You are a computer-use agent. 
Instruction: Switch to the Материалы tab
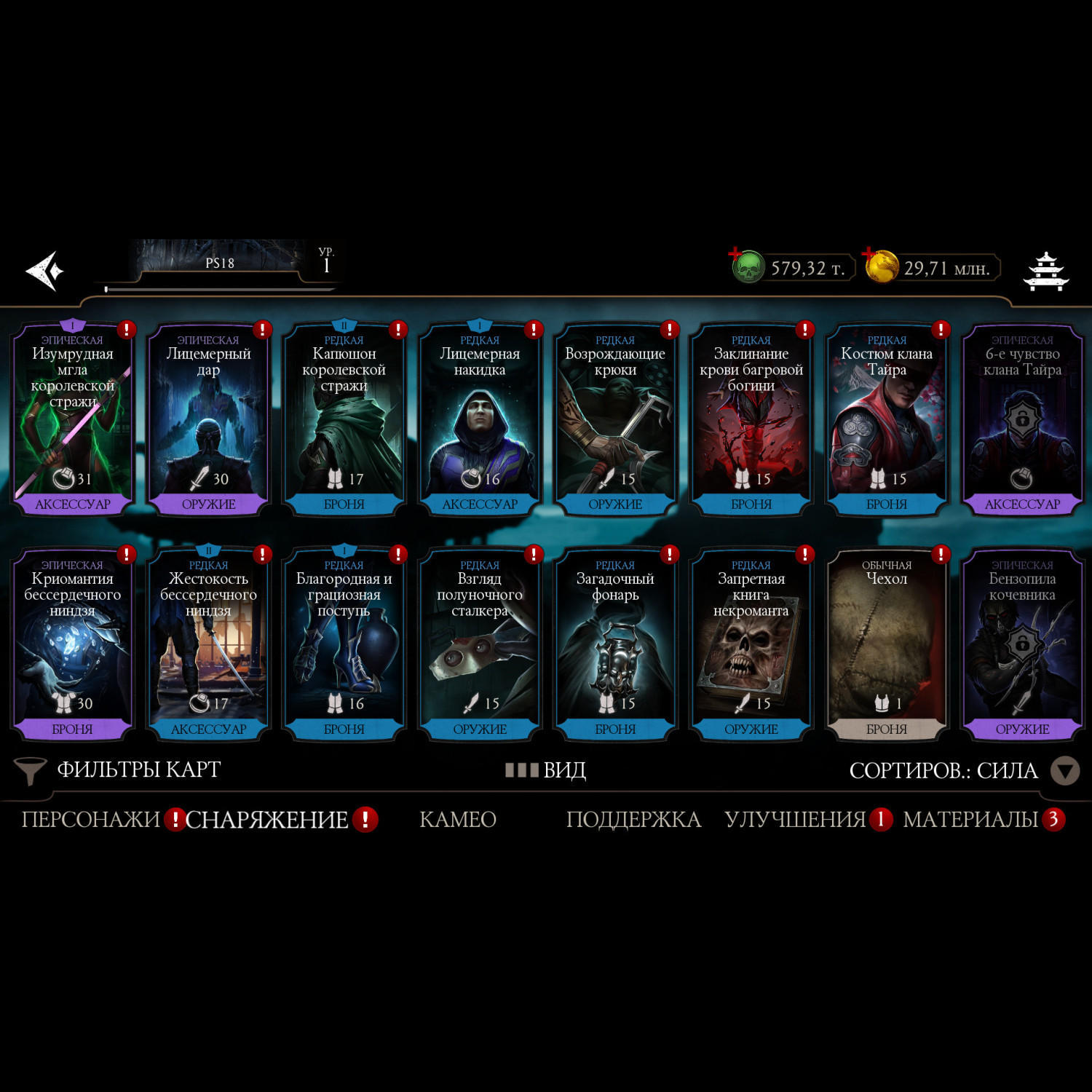pyautogui.click(x=970, y=820)
